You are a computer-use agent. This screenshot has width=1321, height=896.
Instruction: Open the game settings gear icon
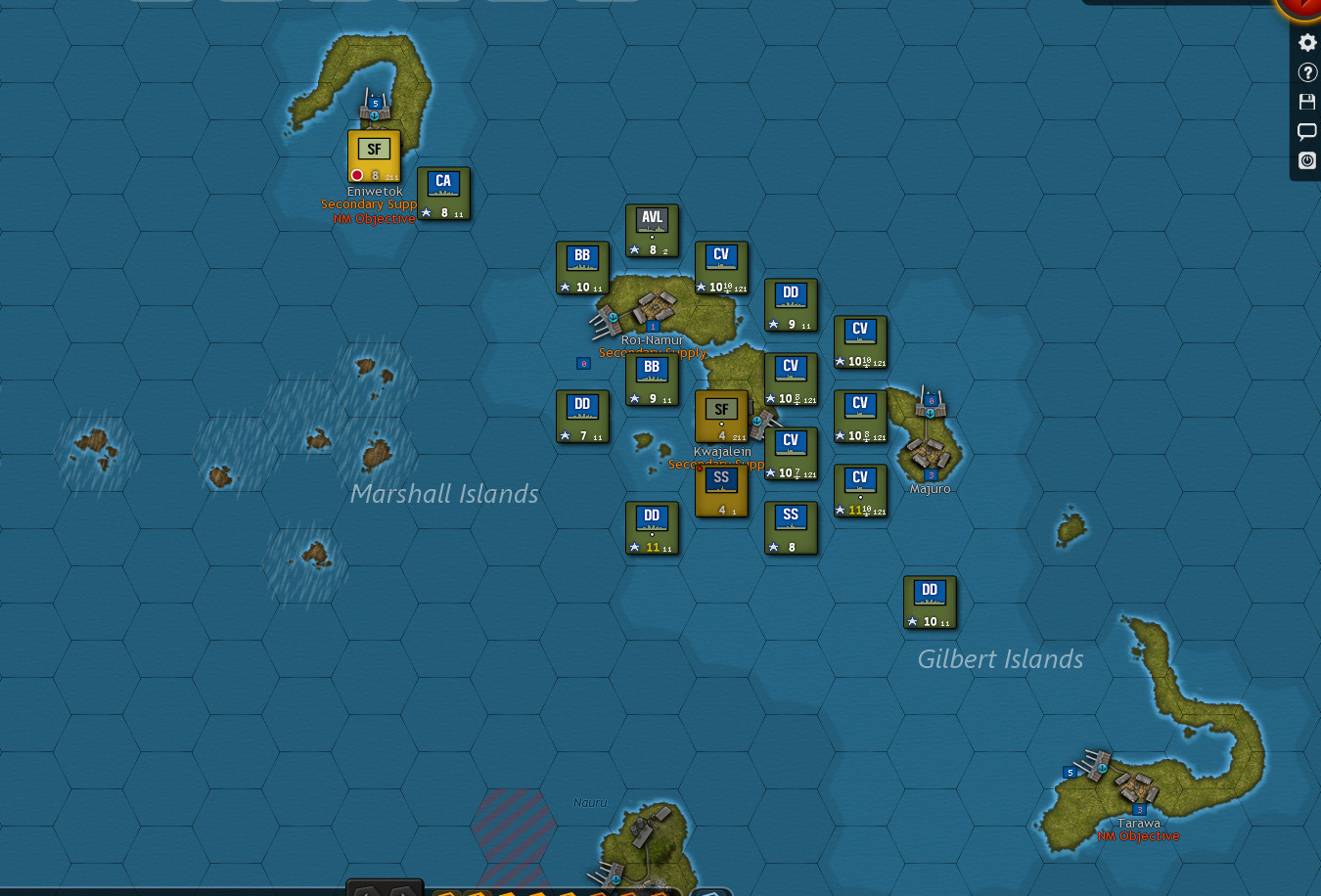[1306, 42]
